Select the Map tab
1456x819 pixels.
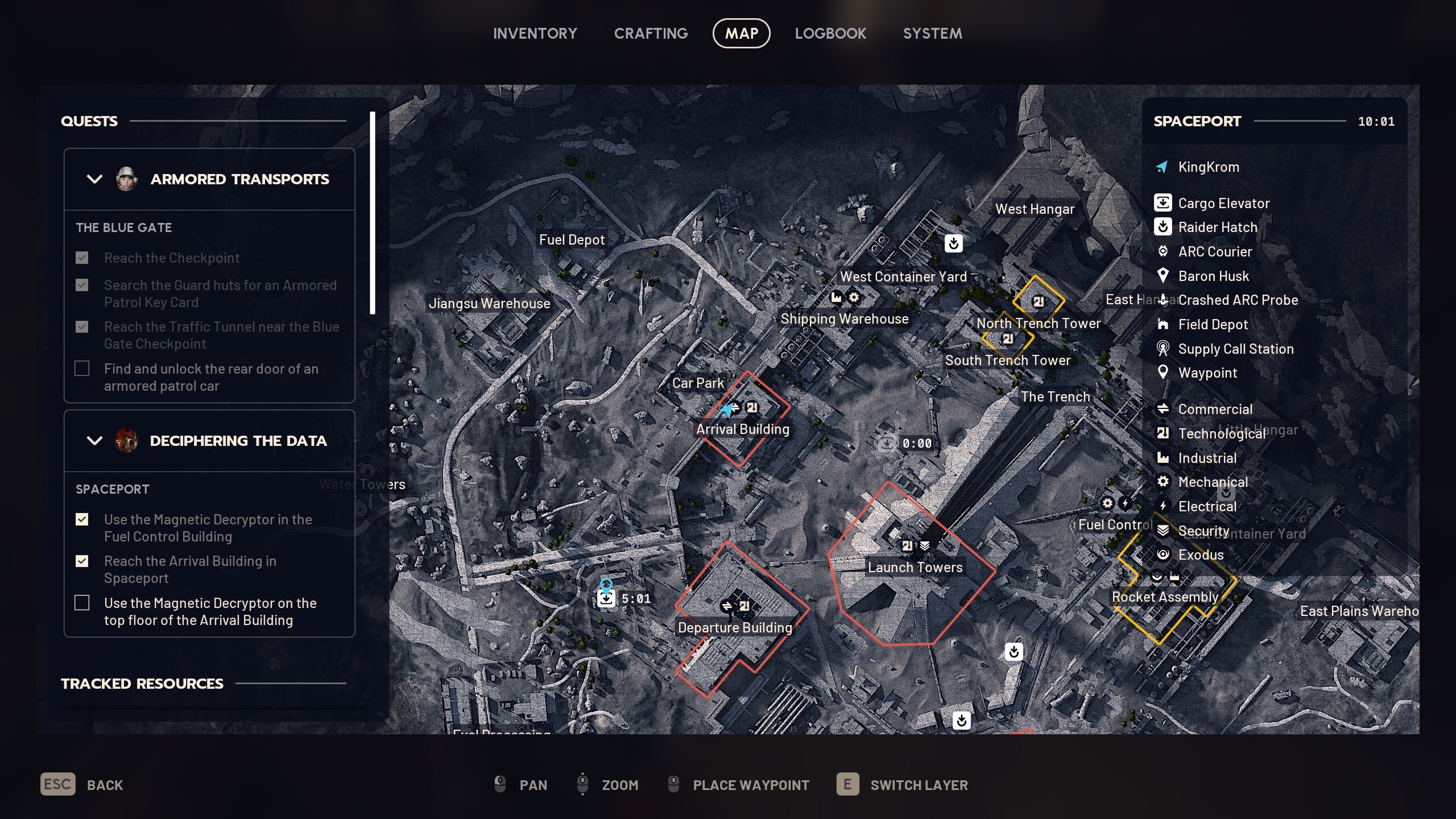741,34
